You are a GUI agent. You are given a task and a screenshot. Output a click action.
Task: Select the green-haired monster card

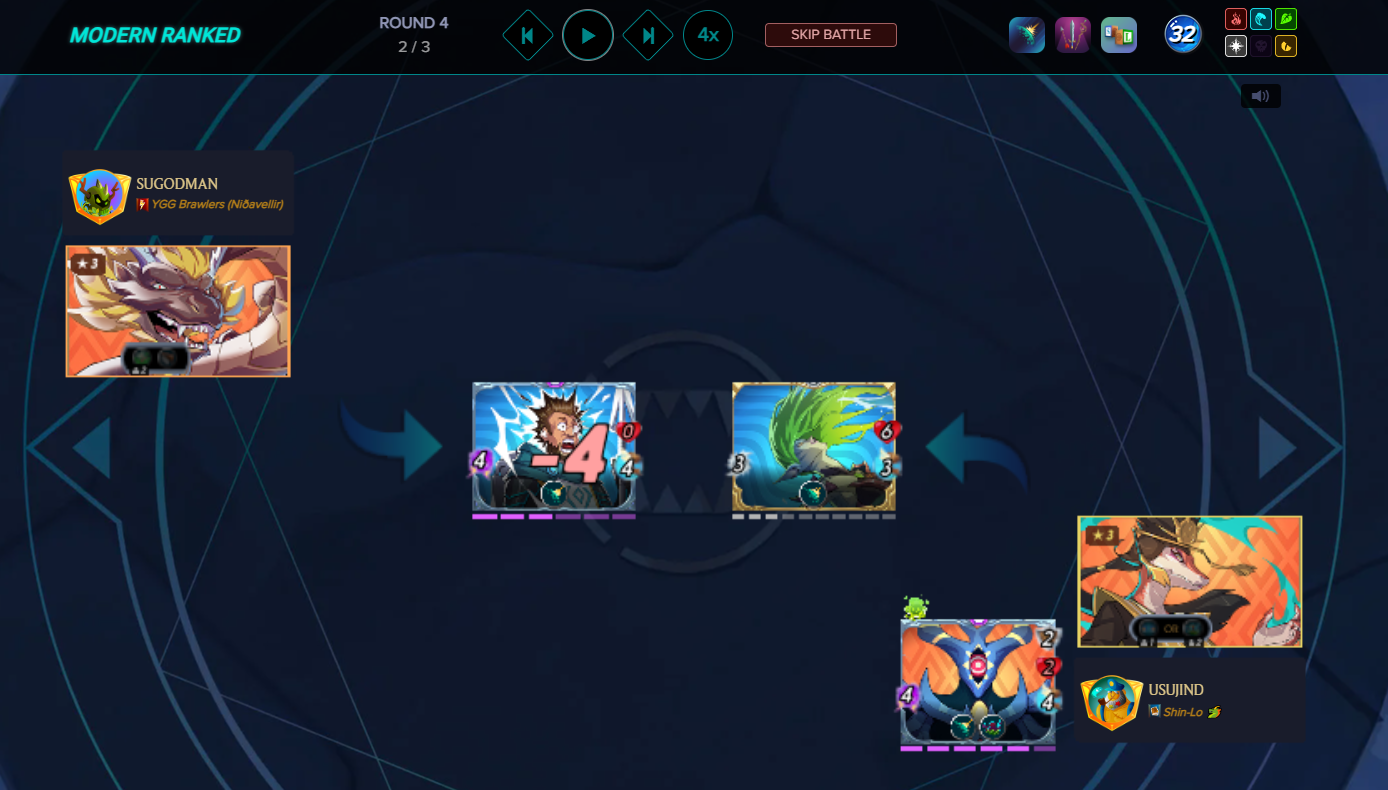(x=813, y=446)
